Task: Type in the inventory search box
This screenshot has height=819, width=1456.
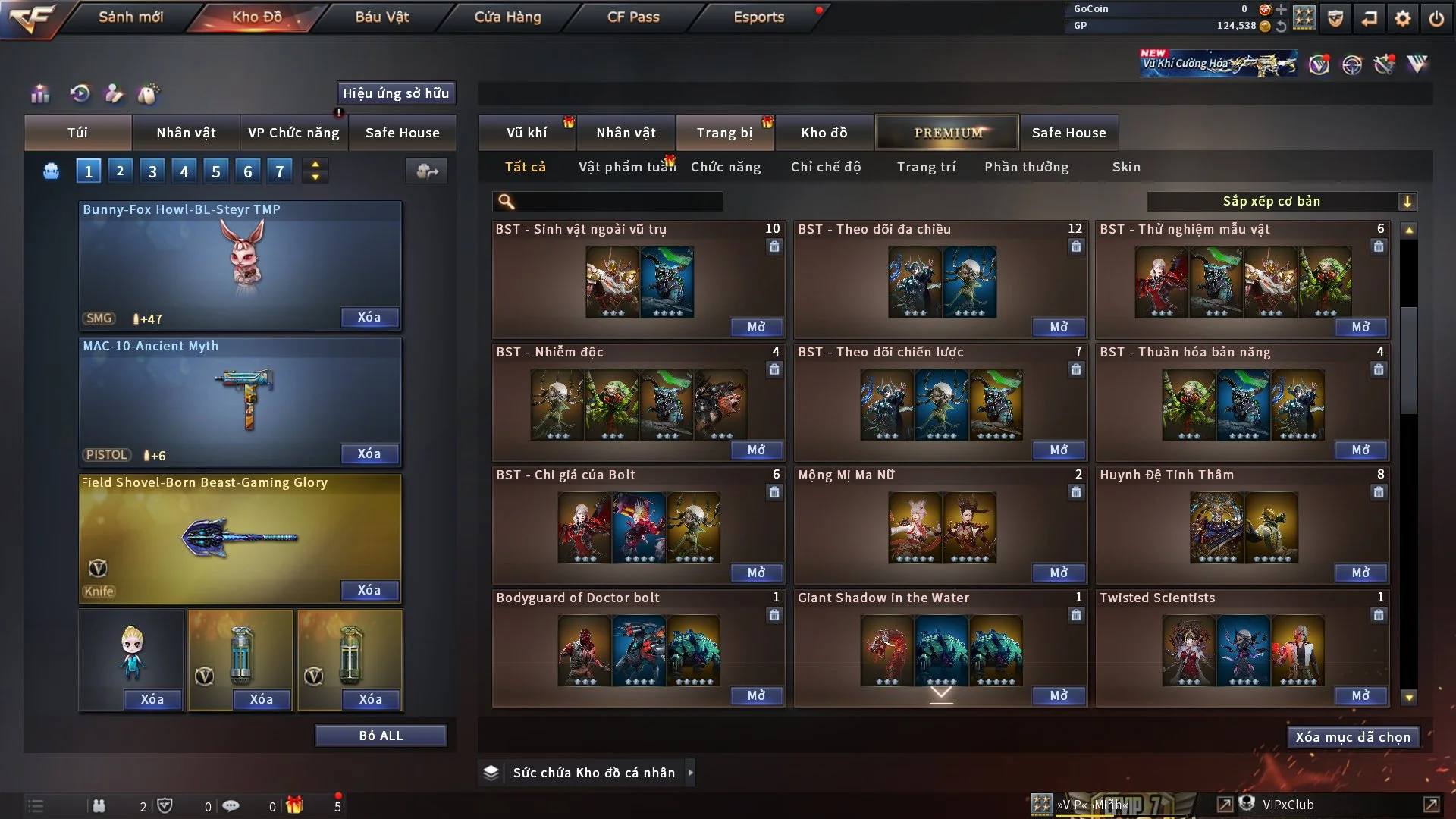Action: [x=618, y=202]
